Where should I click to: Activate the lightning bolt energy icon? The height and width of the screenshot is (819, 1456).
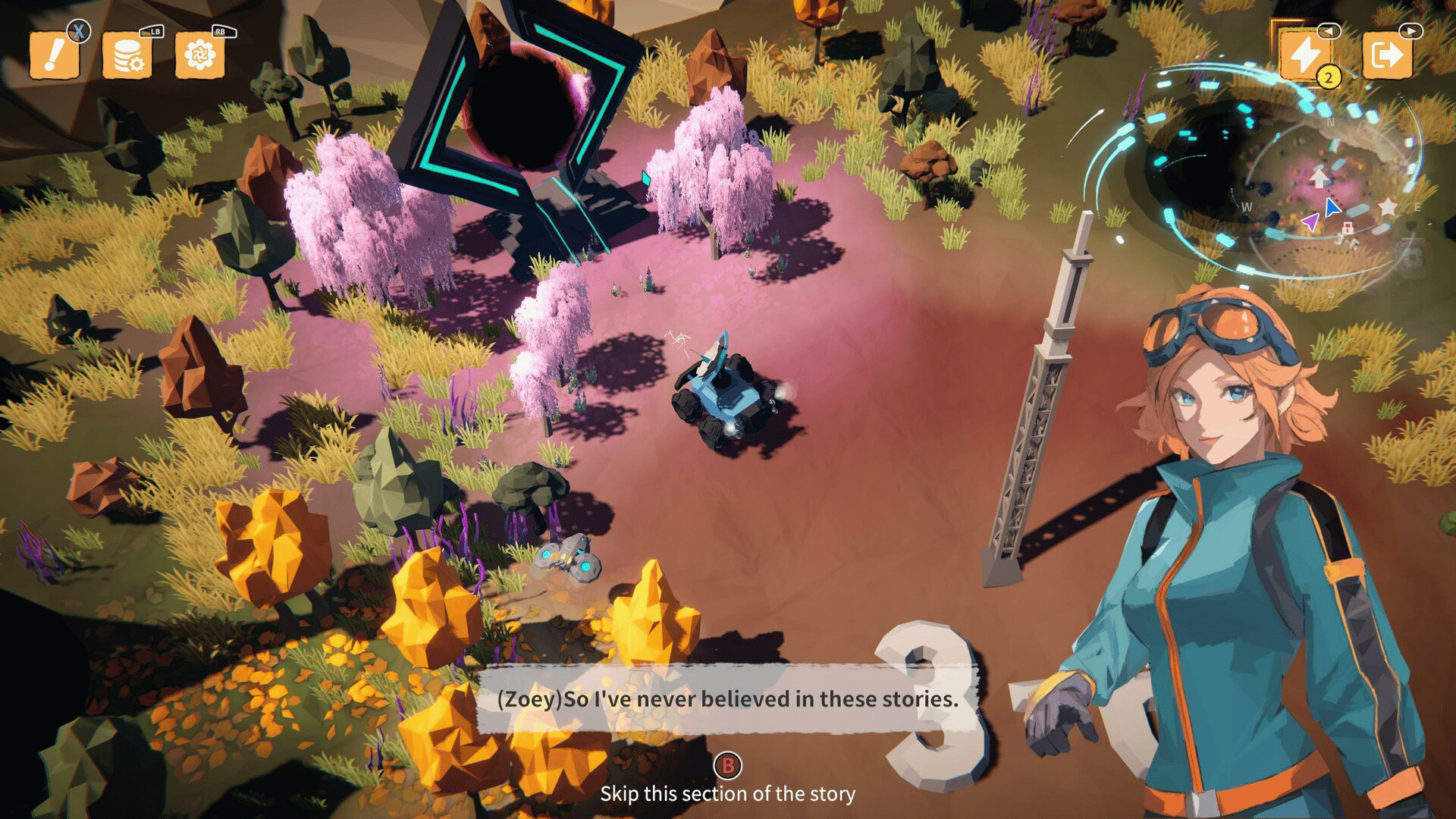(x=1305, y=55)
